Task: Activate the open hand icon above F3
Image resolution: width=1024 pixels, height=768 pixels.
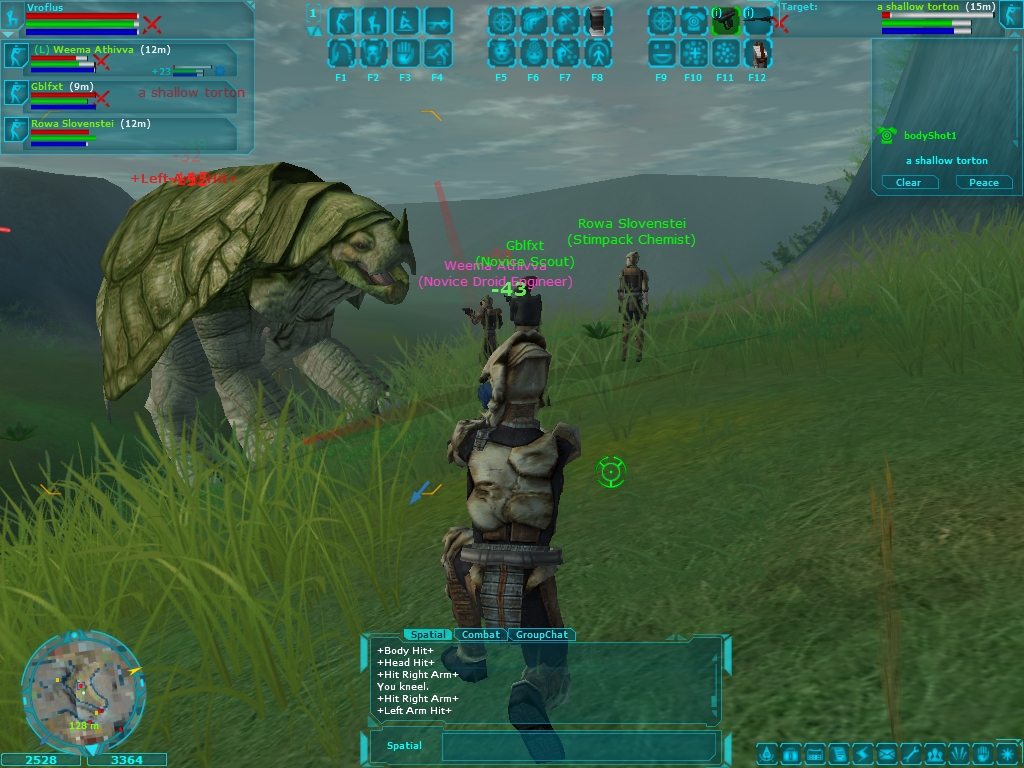Action: coord(406,53)
